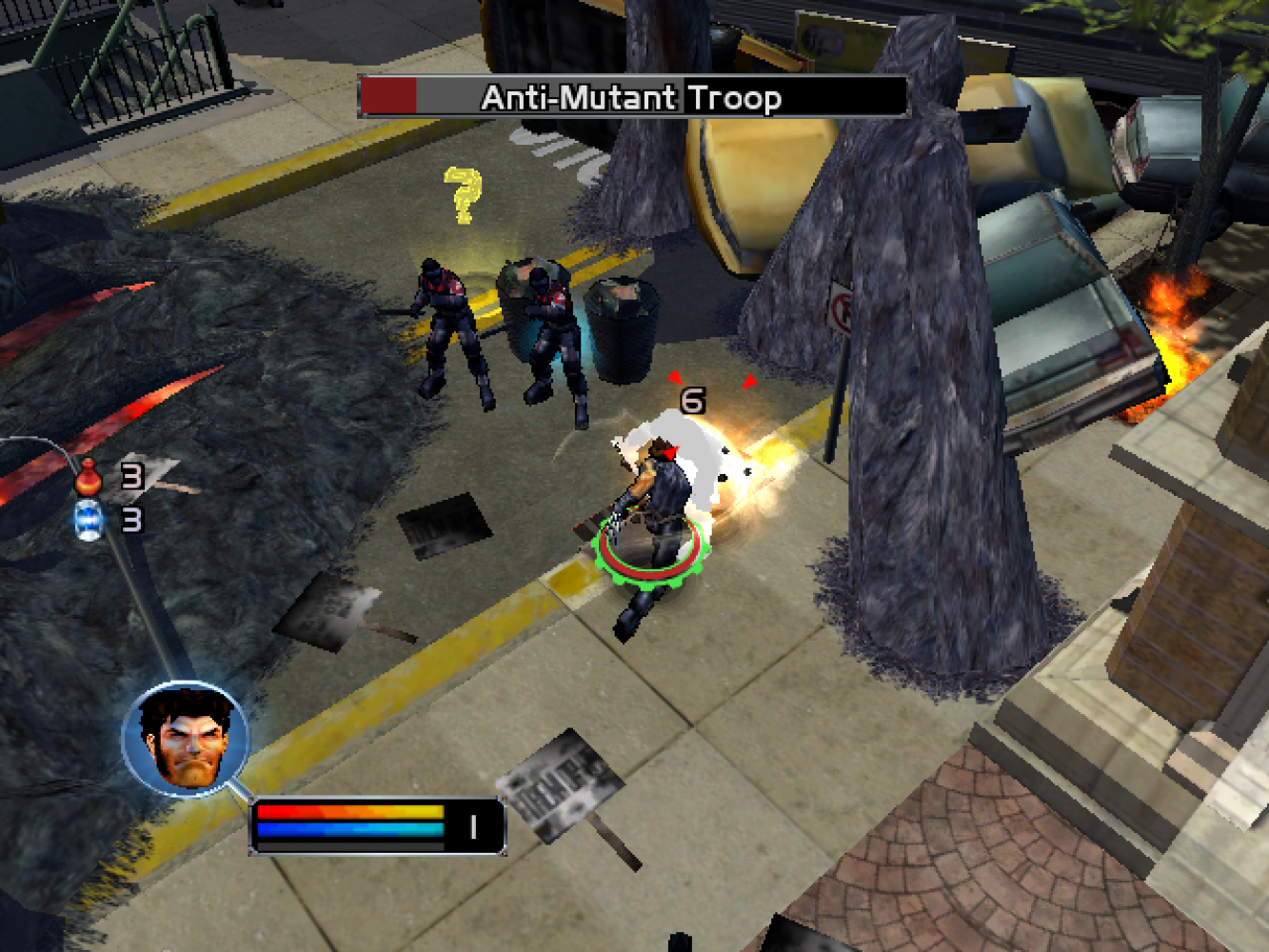
Task: Use the red health potion icon
Action: pos(89,476)
